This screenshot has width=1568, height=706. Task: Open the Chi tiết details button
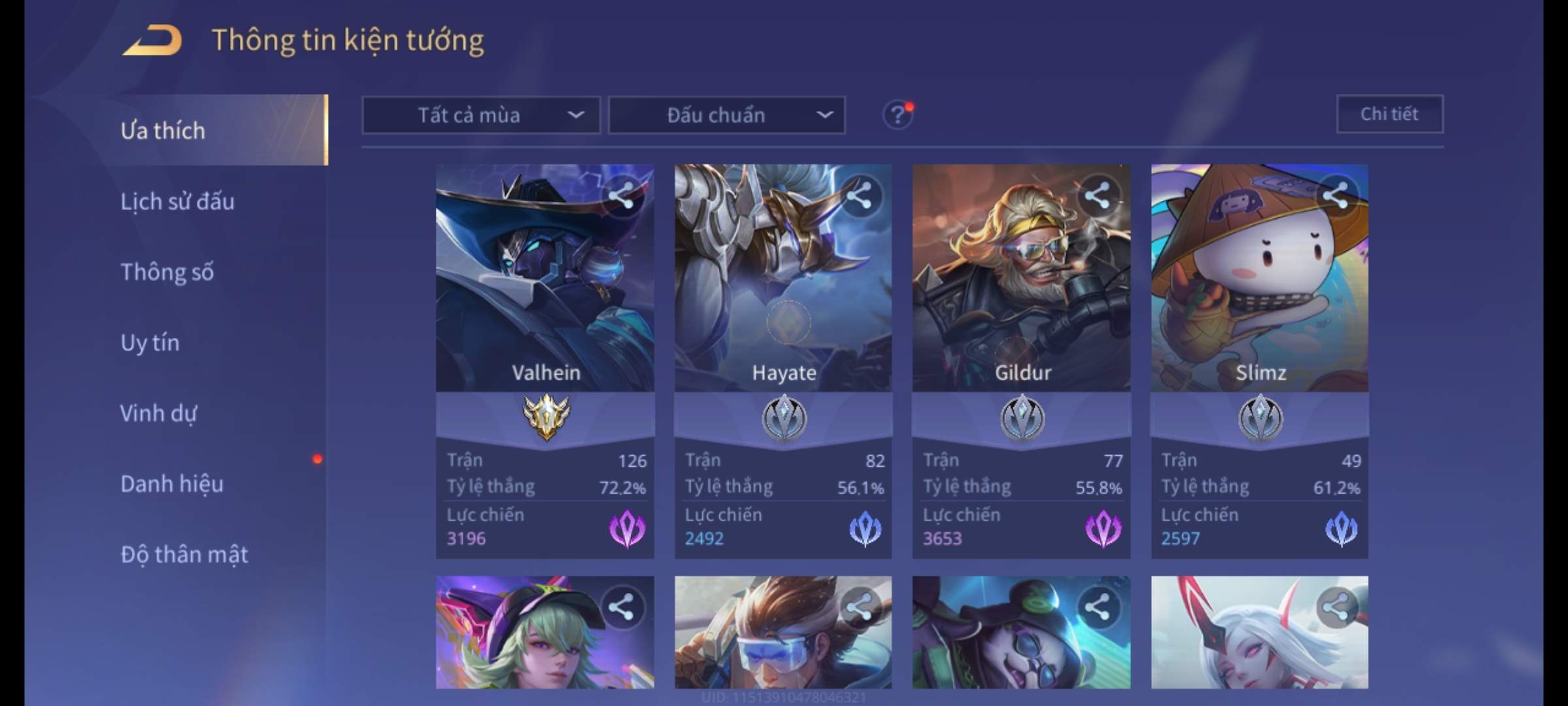(x=1389, y=114)
